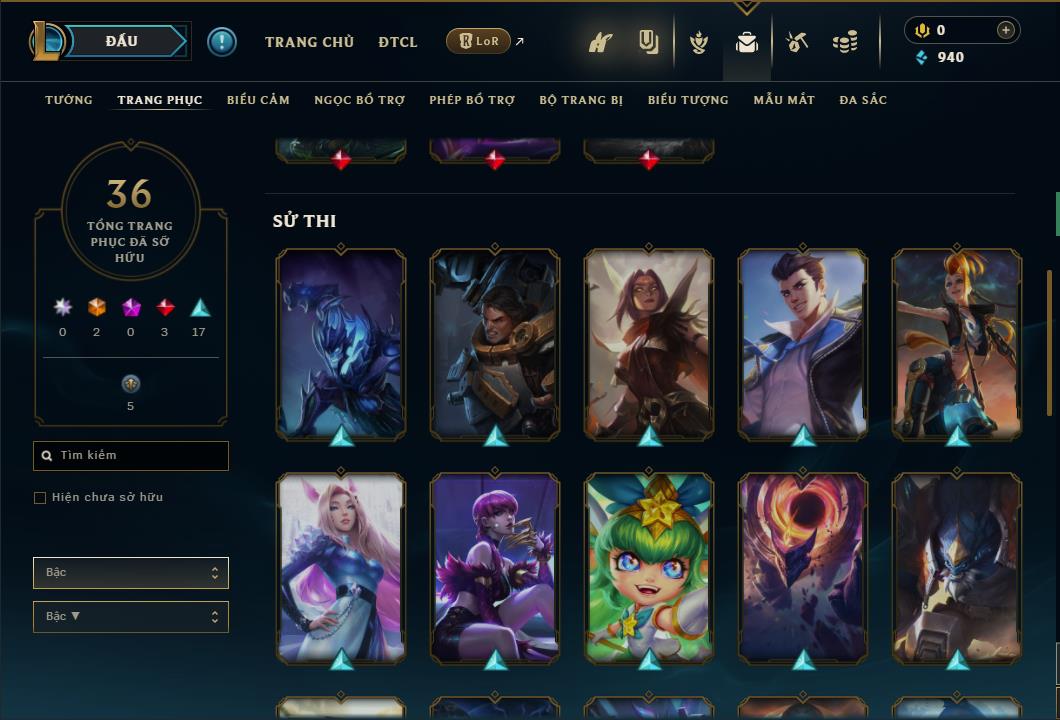Image resolution: width=1060 pixels, height=720 pixels.
Task: Go to TRANG CHỦ home page
Action: 309,42
